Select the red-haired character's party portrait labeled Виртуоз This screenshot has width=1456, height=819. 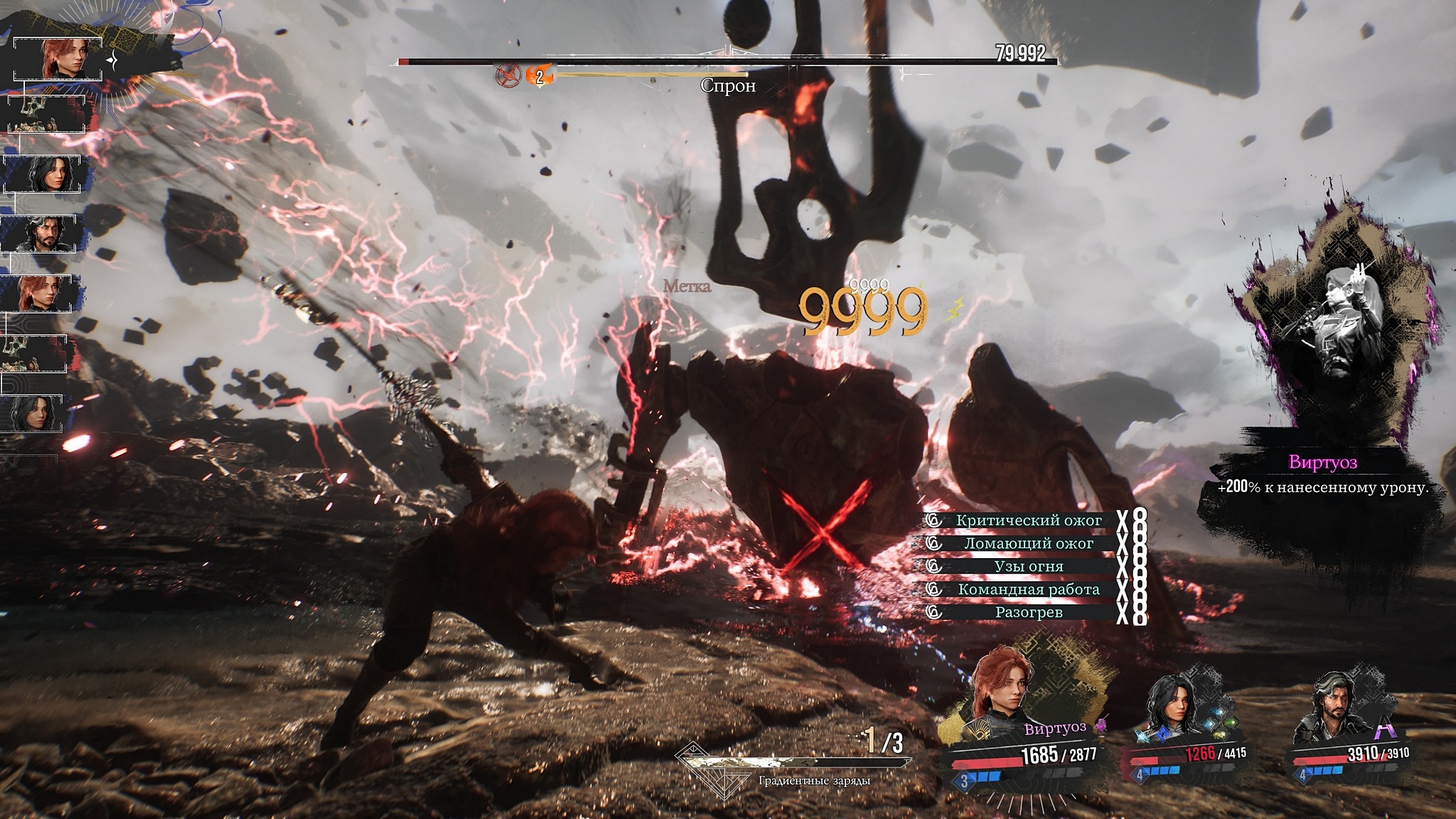pyautogui.click(x=1001, y=690)
